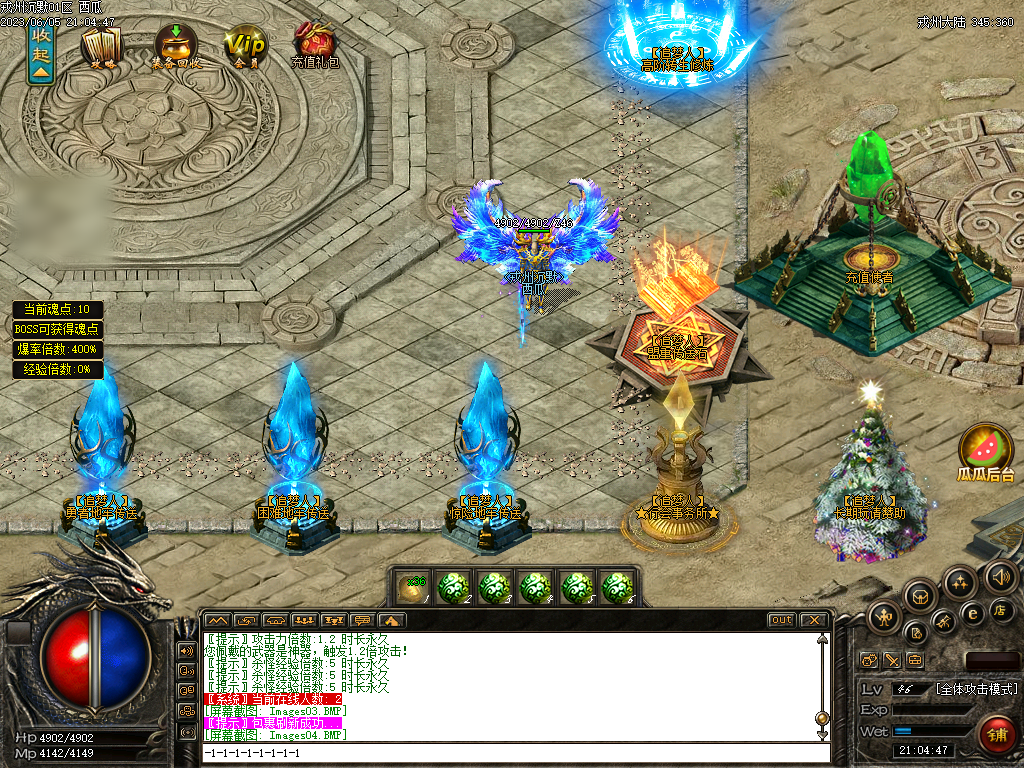Open the 店 shop button
This screenshot has width=1024, height=768.
[1002, 610]
